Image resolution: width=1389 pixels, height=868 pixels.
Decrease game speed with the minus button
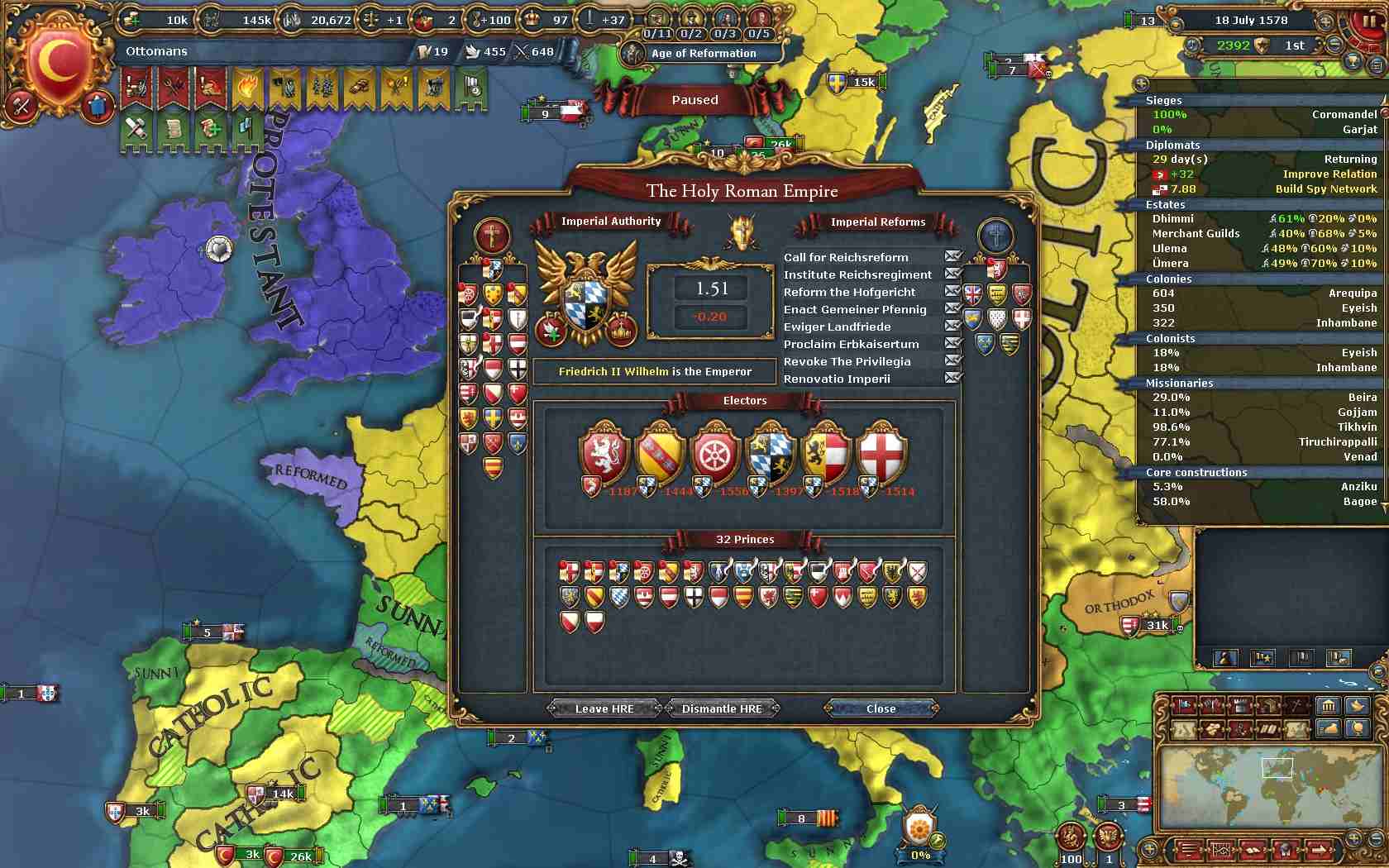(1334, 45)
